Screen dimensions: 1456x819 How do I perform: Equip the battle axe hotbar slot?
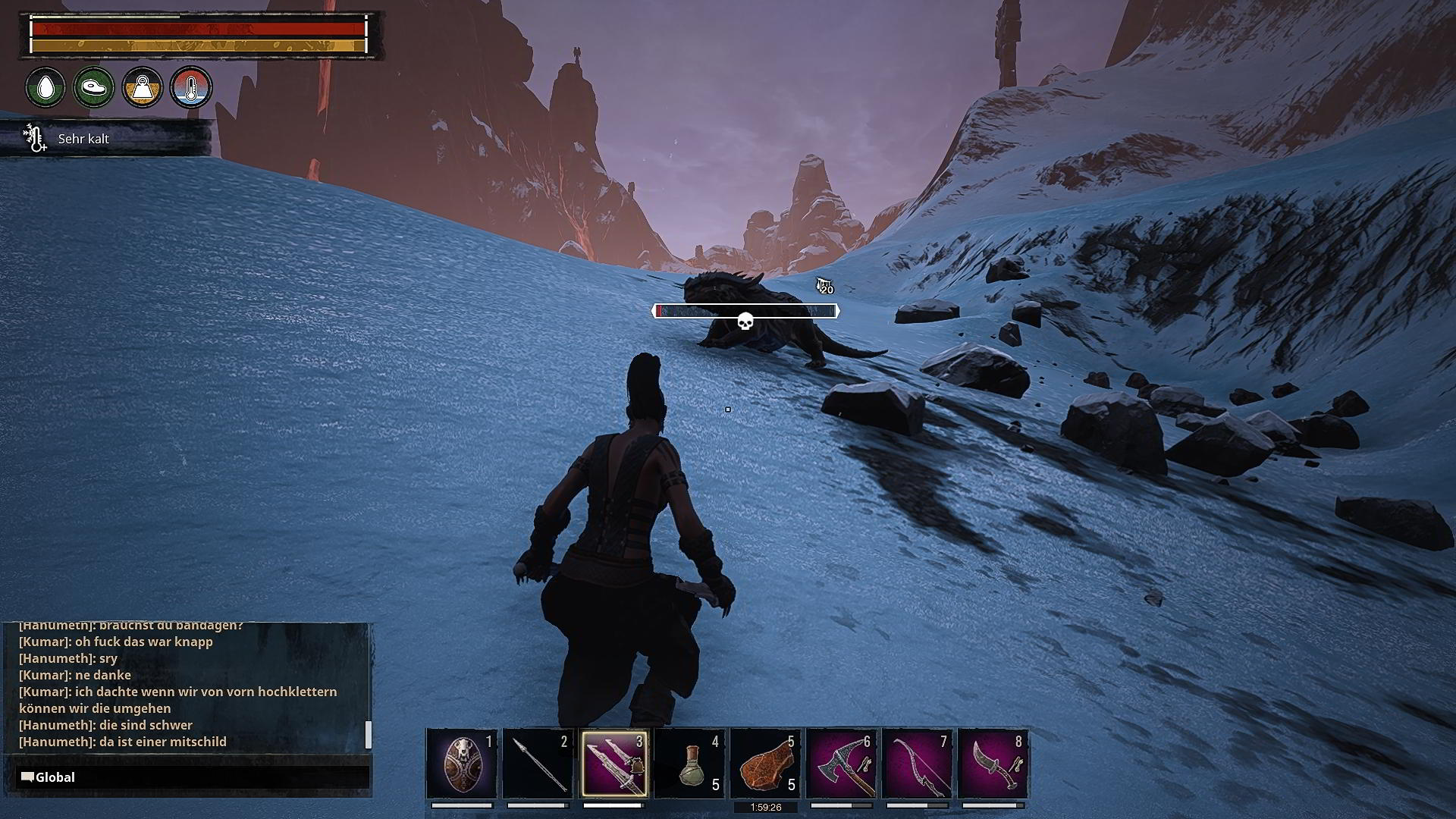coord(841,763)
